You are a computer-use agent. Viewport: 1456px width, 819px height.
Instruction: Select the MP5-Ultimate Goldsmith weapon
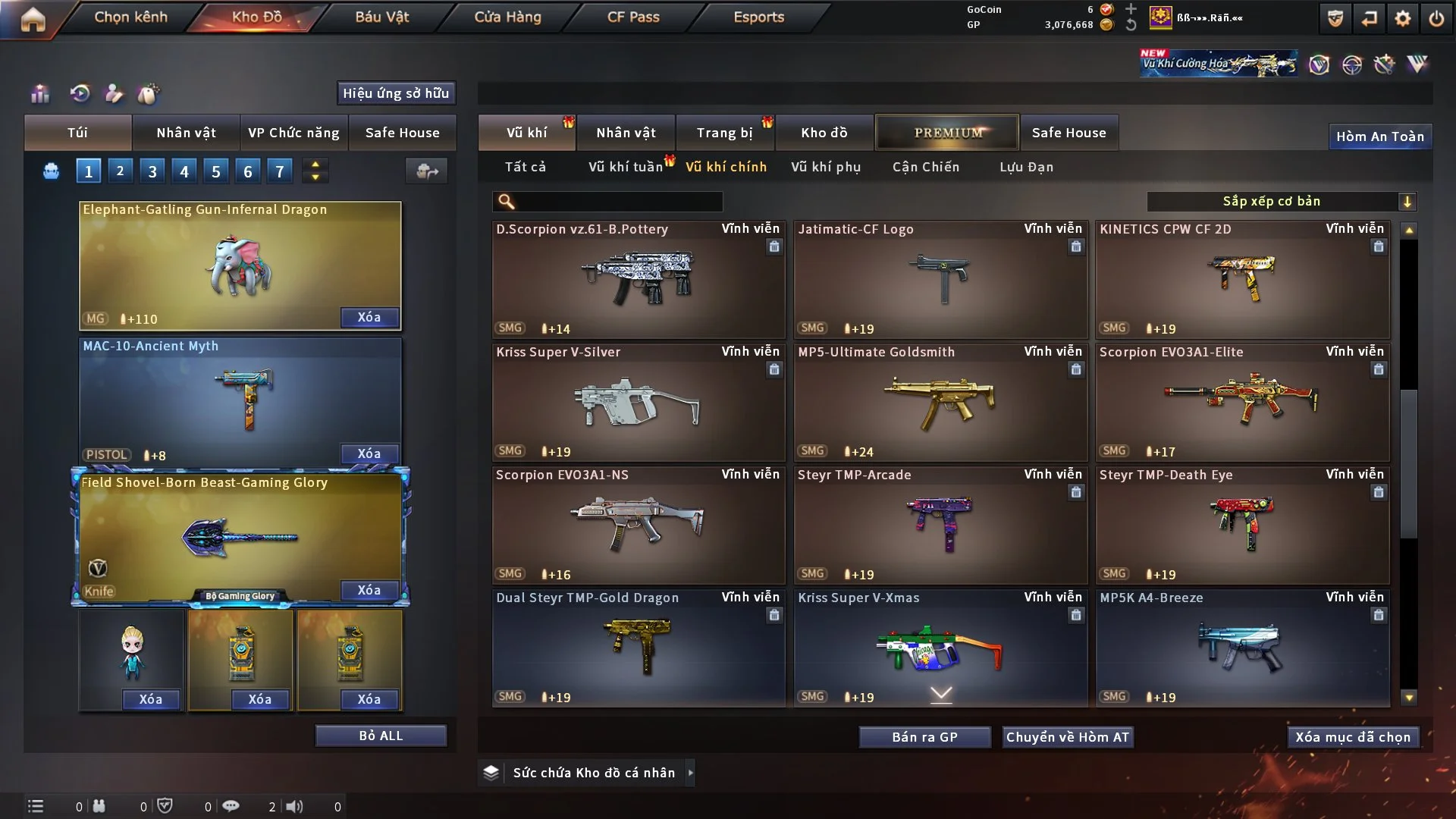click(940, 402)
